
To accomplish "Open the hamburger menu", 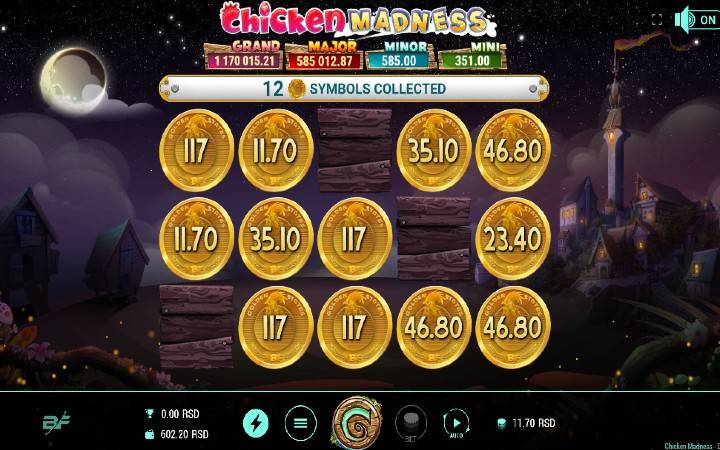I will click(x=299, y=423).
